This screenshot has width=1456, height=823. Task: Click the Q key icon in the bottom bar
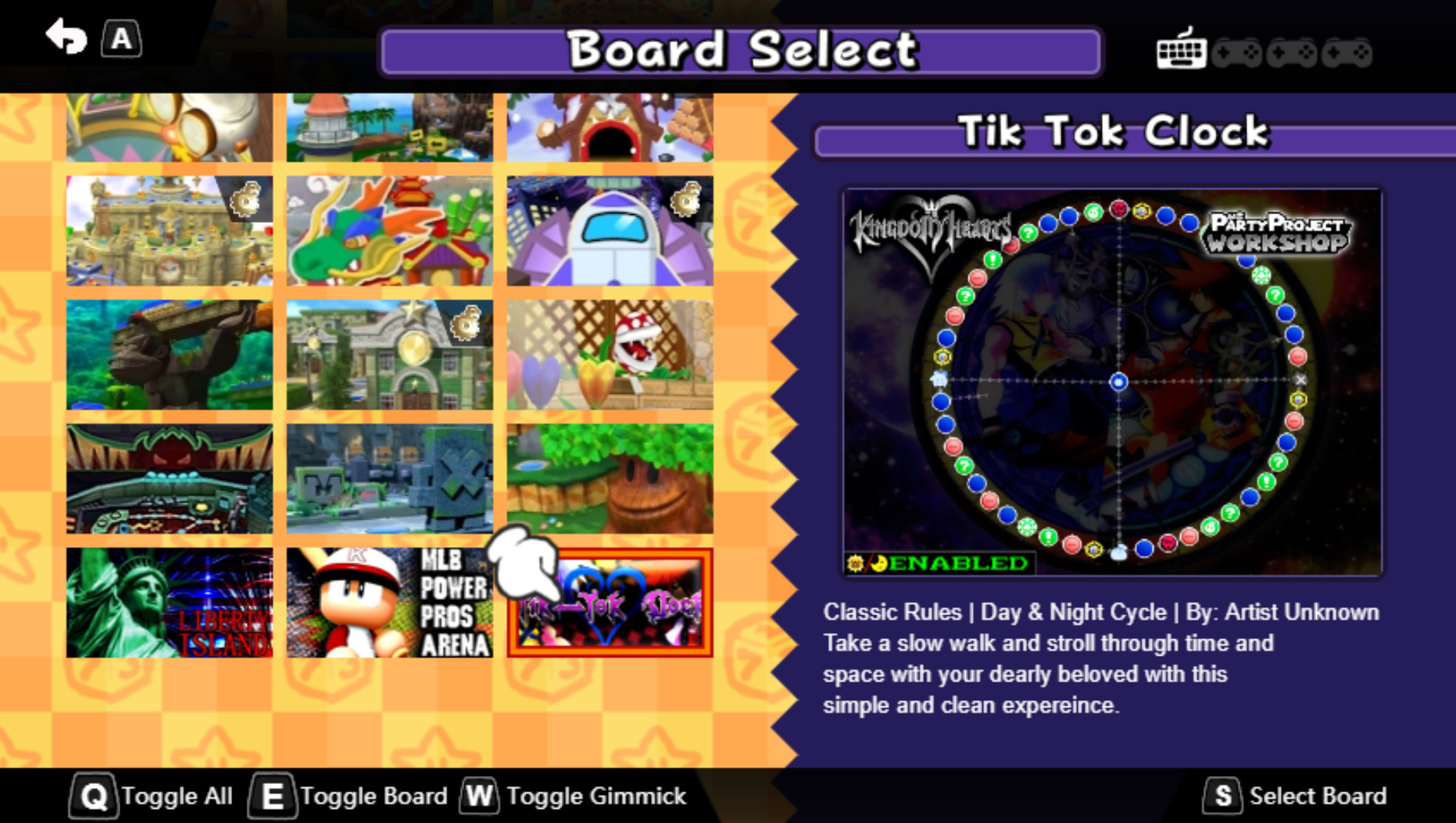pyautogui.click(x=93, y=796)
